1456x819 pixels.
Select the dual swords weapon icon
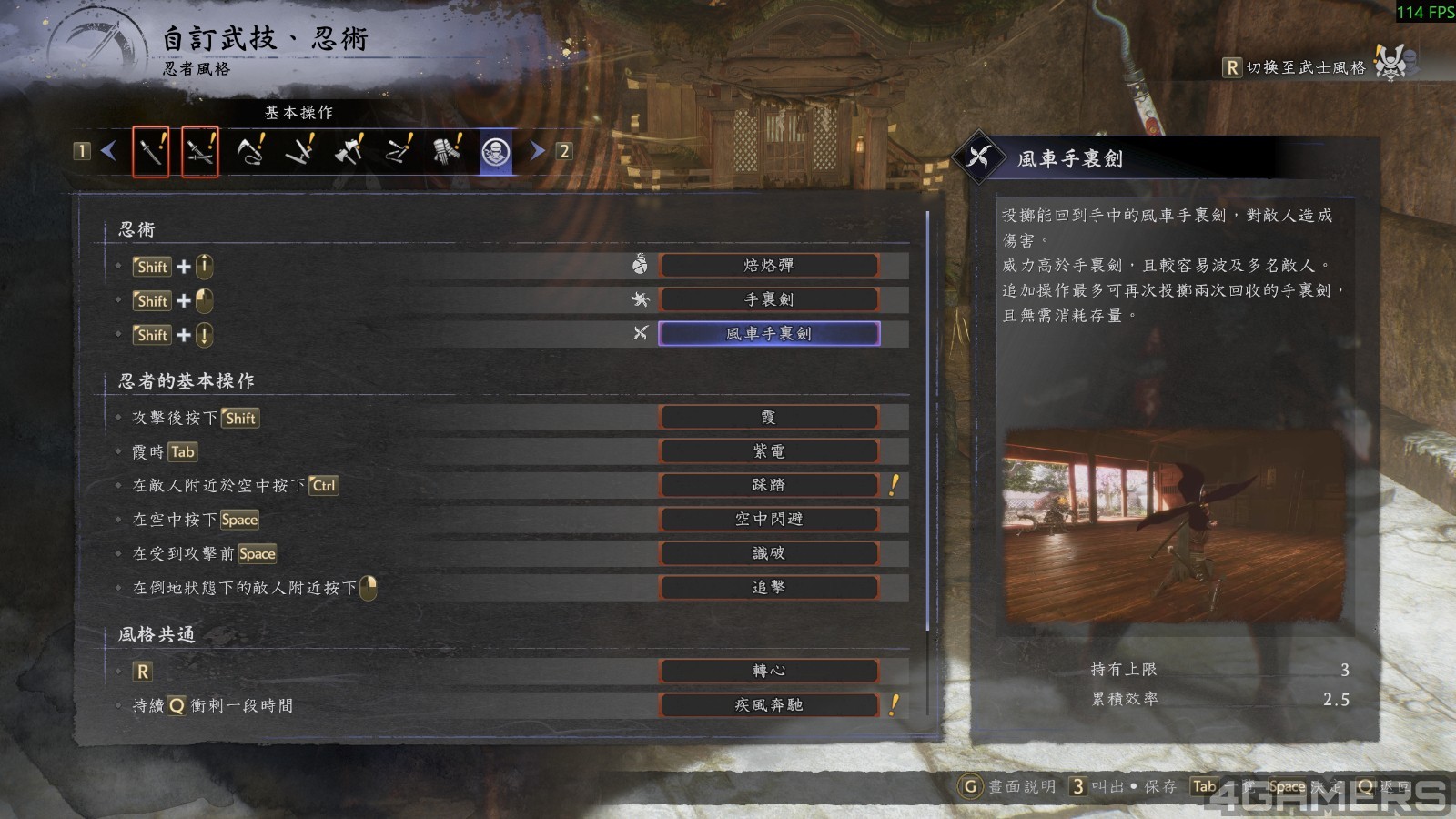[200, 153]
